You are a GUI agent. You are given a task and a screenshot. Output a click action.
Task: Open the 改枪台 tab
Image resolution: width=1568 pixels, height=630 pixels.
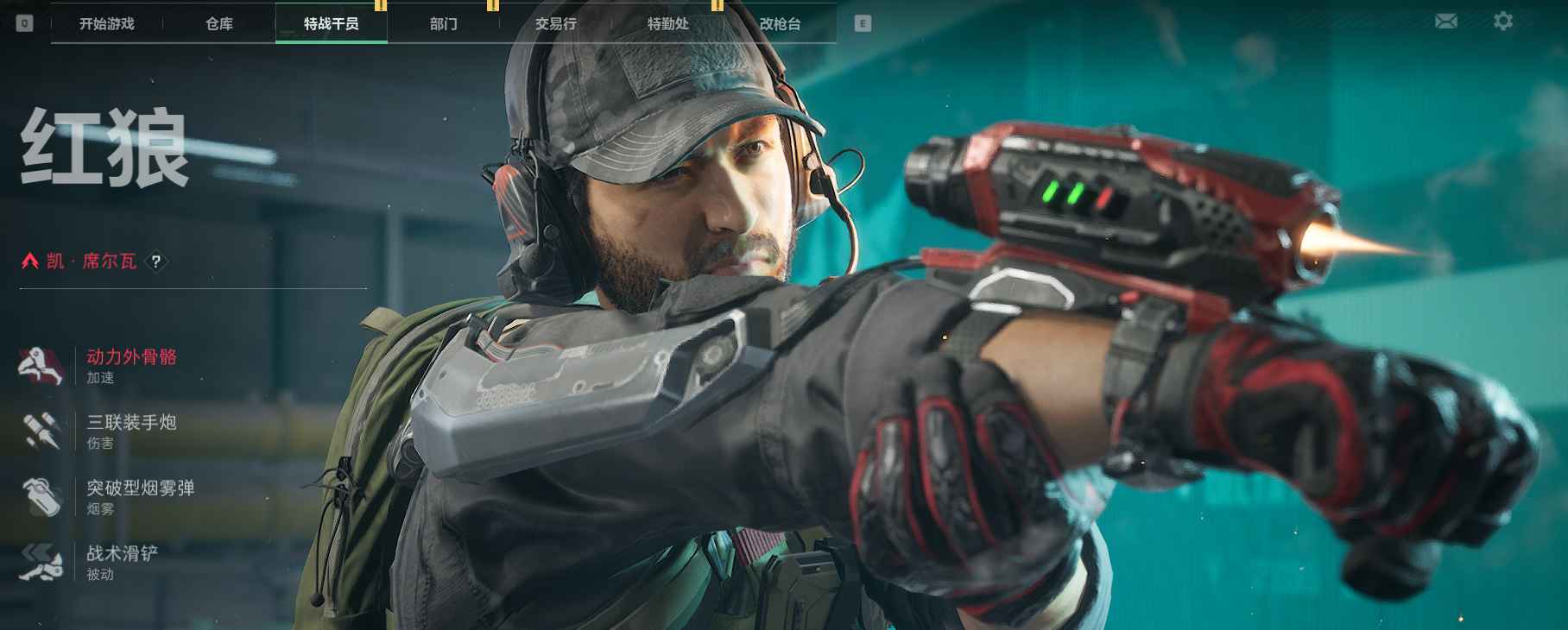(780, 23)
